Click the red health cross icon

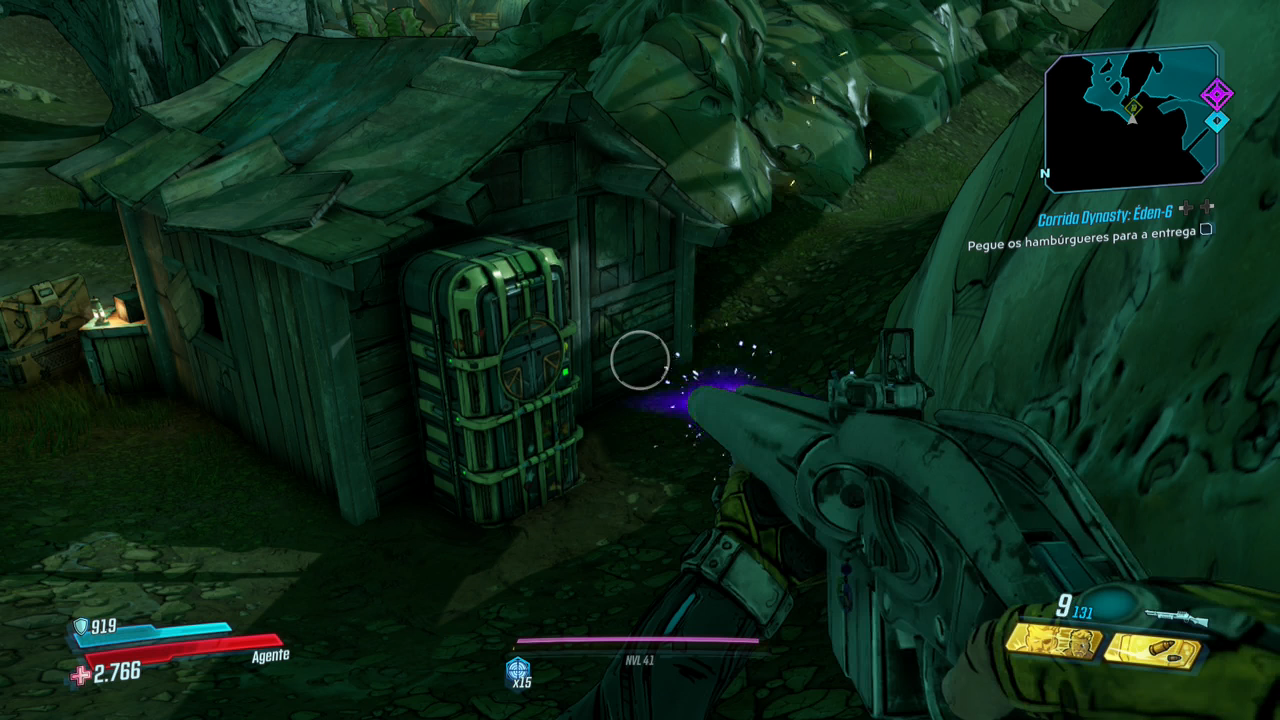click(79, 676)
